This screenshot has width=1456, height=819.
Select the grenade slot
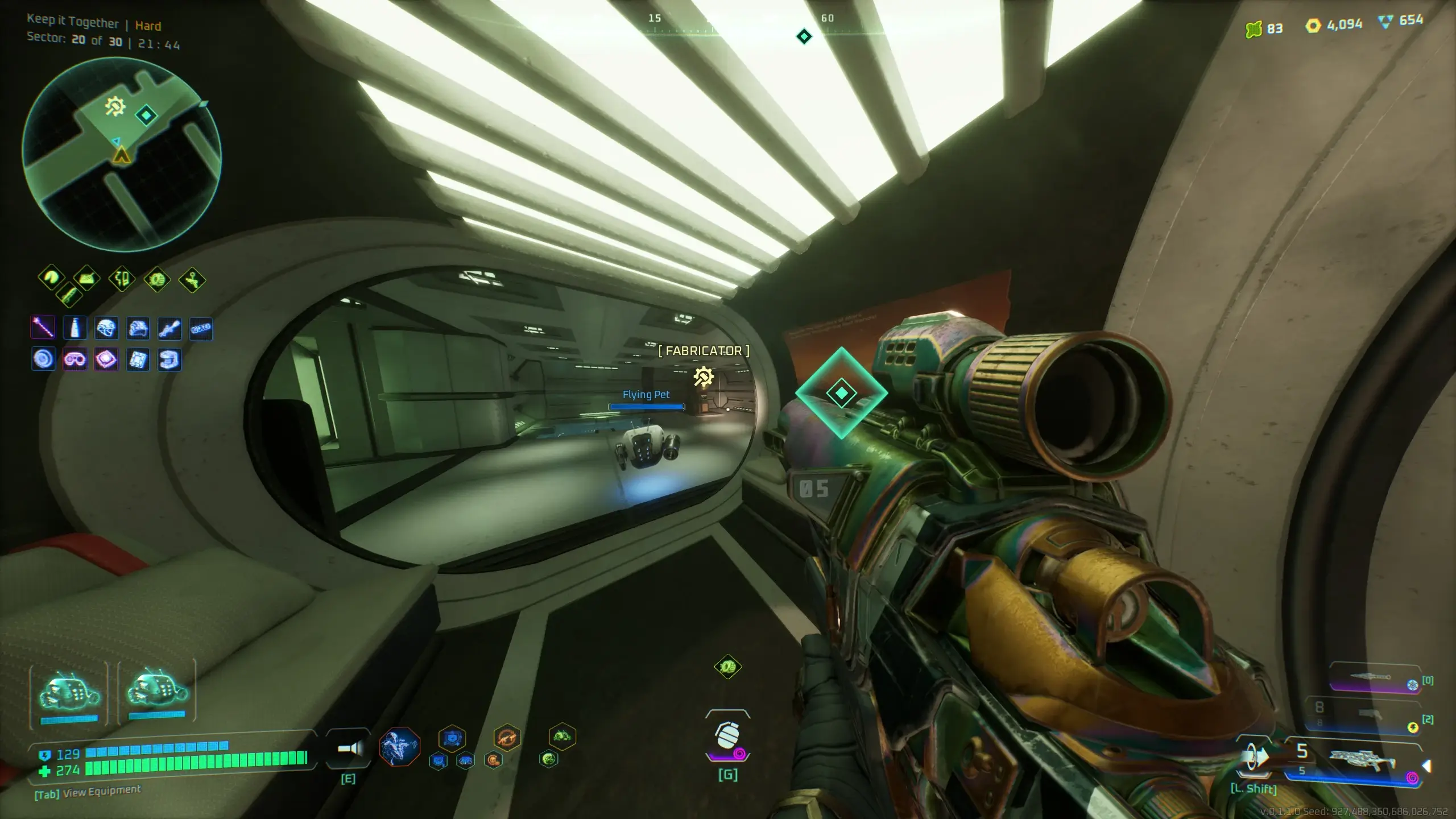pos(728,738)
